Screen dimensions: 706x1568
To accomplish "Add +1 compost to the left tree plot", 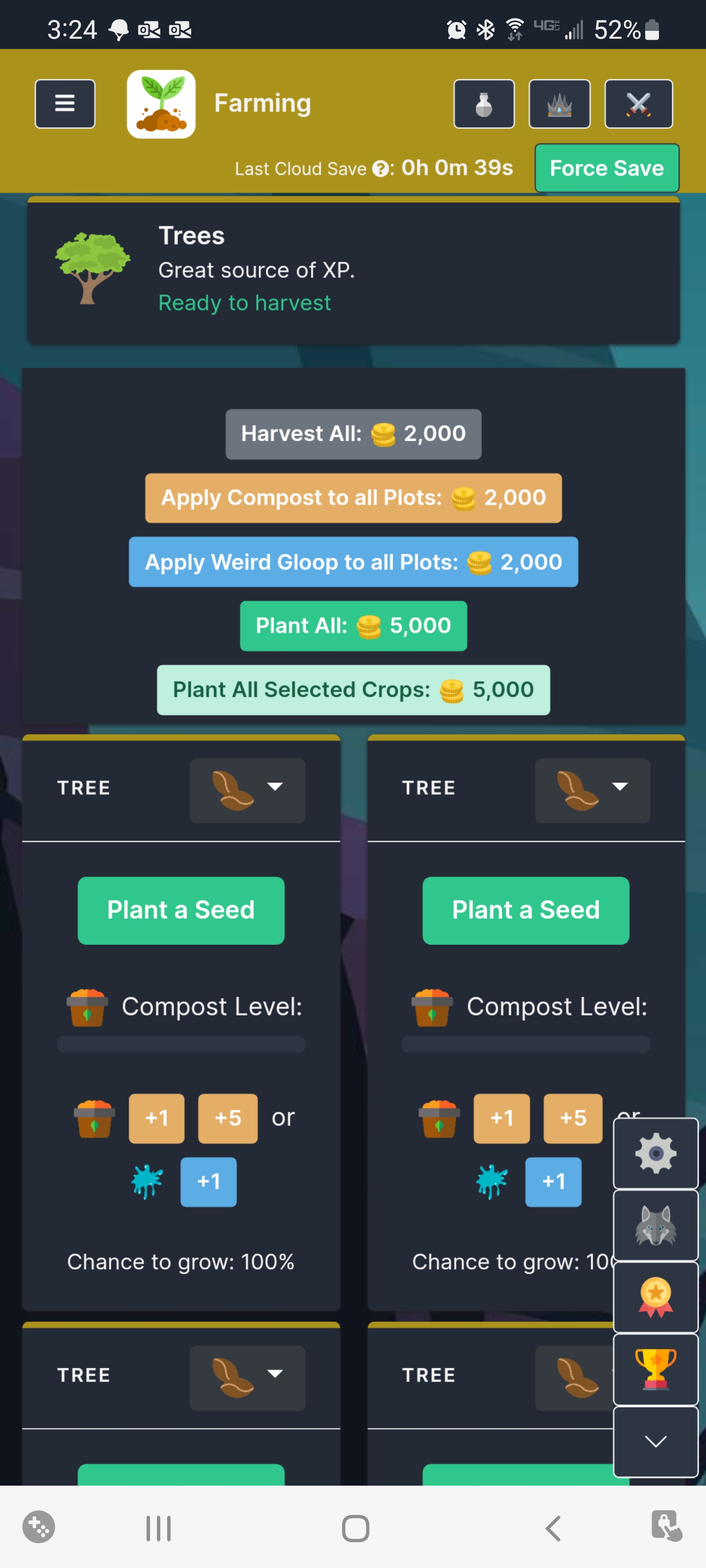I will coord(156,1118).
